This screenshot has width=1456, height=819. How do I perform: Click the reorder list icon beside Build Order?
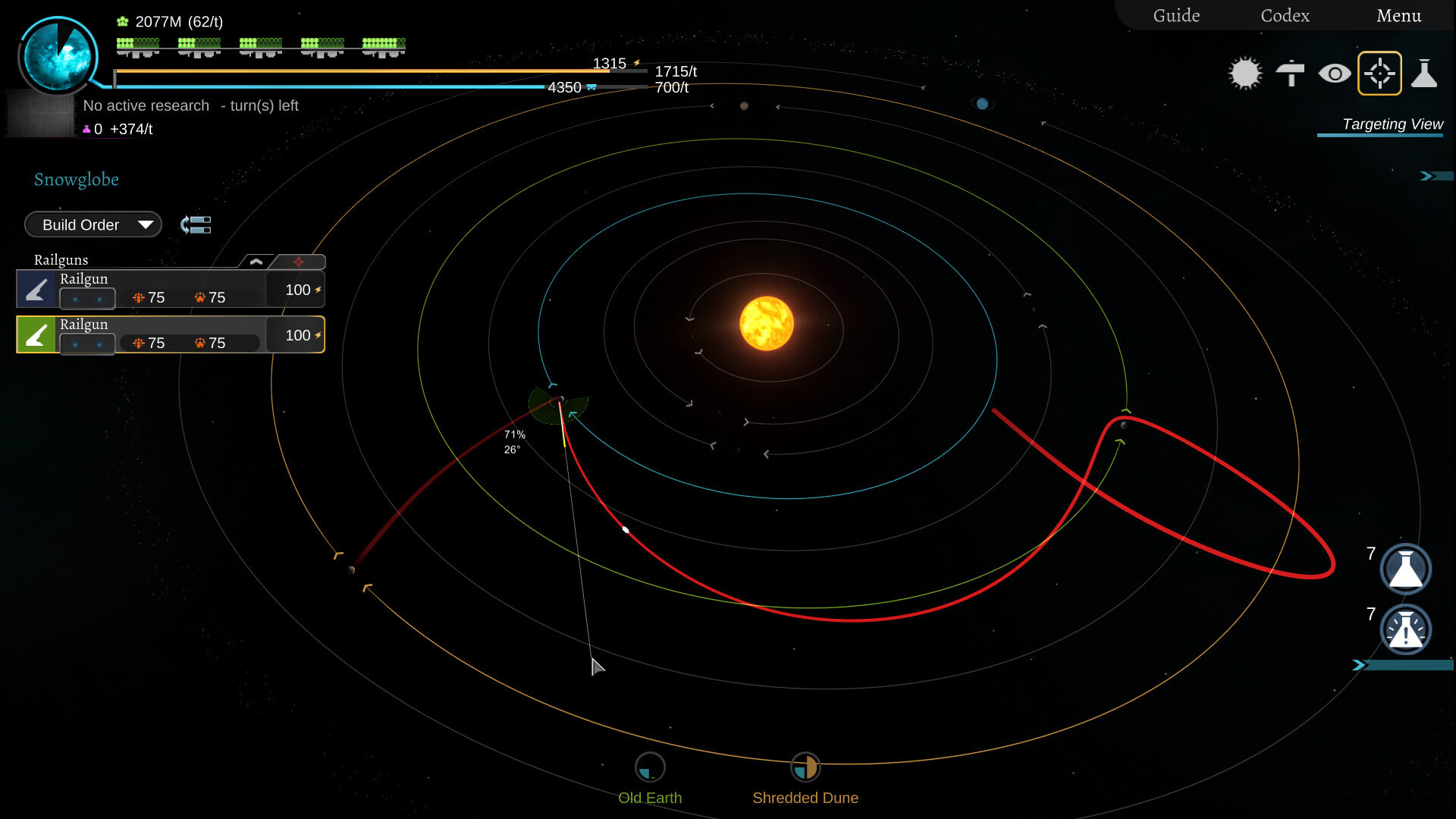coord(196,224)
